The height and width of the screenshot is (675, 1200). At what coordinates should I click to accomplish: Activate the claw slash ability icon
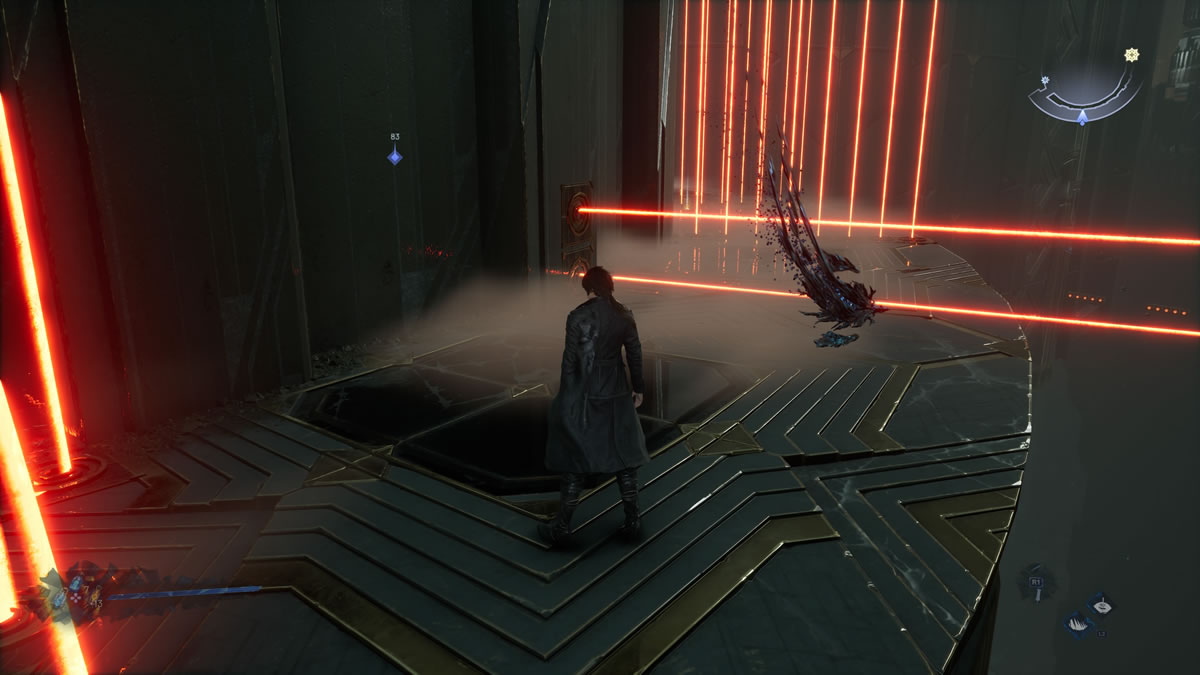coord(1078,625)
